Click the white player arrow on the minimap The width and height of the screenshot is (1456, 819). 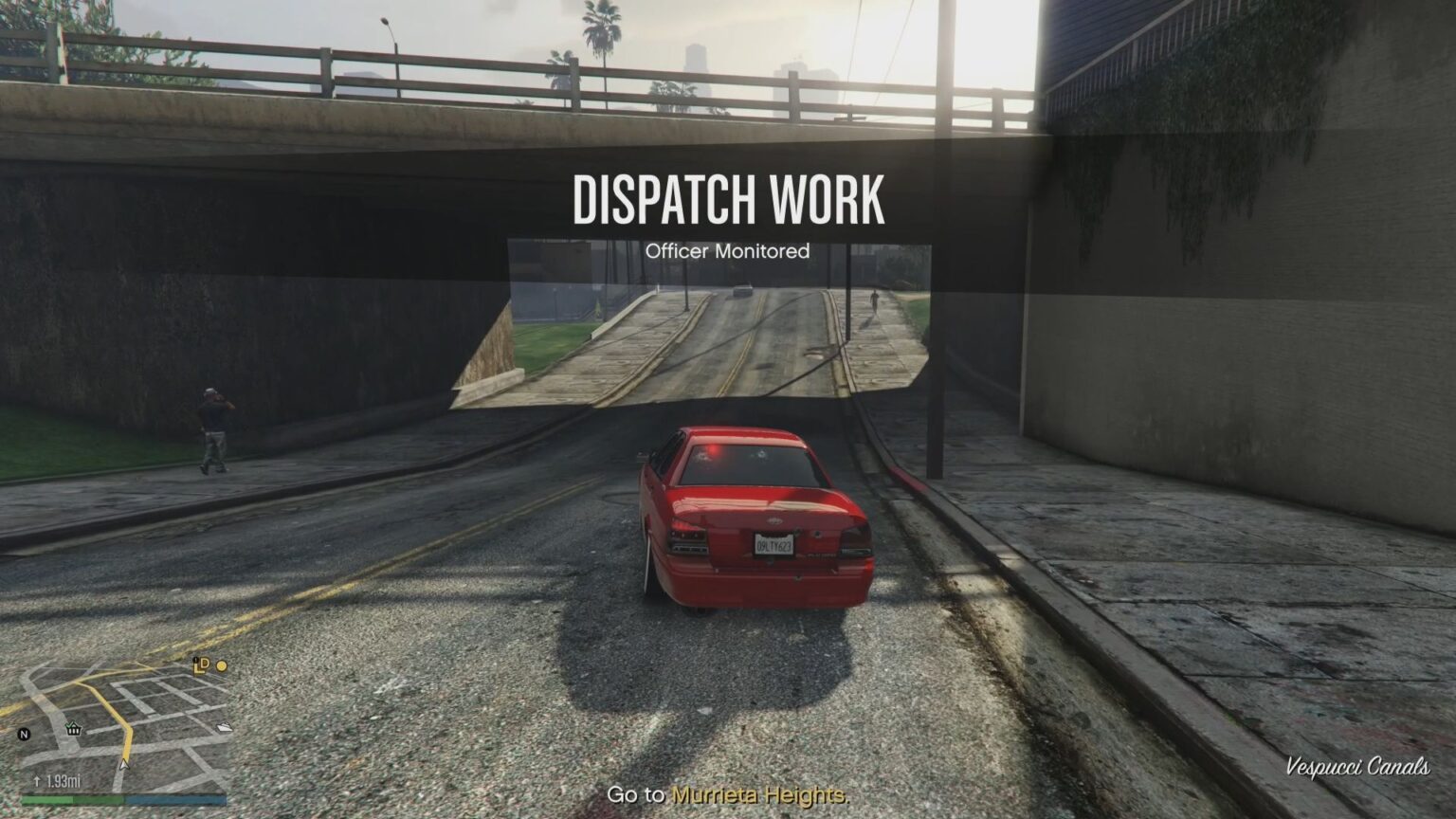pyautogui.click(x=124, y=765)
